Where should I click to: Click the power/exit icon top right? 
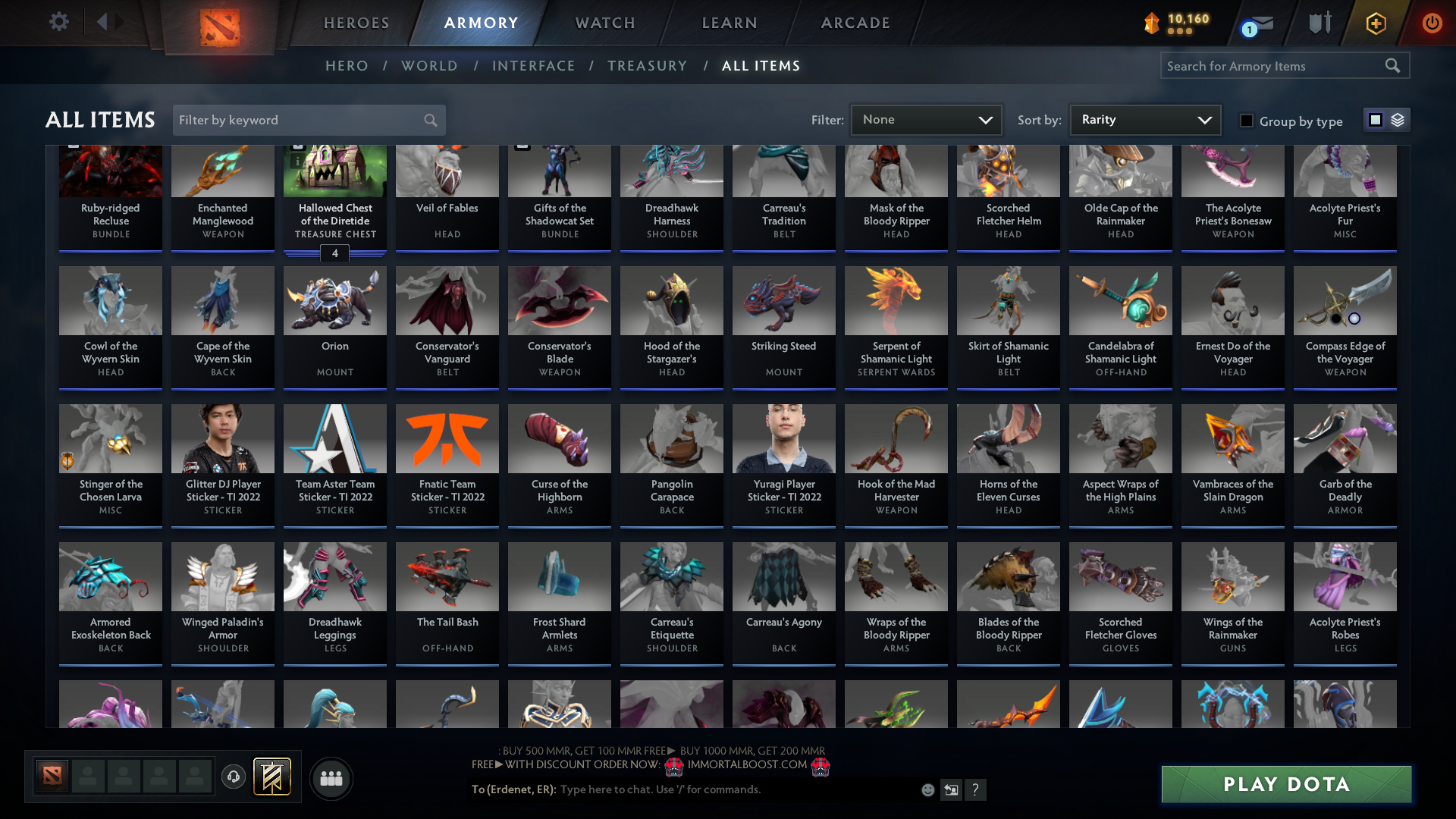(x=1432, y=22)
